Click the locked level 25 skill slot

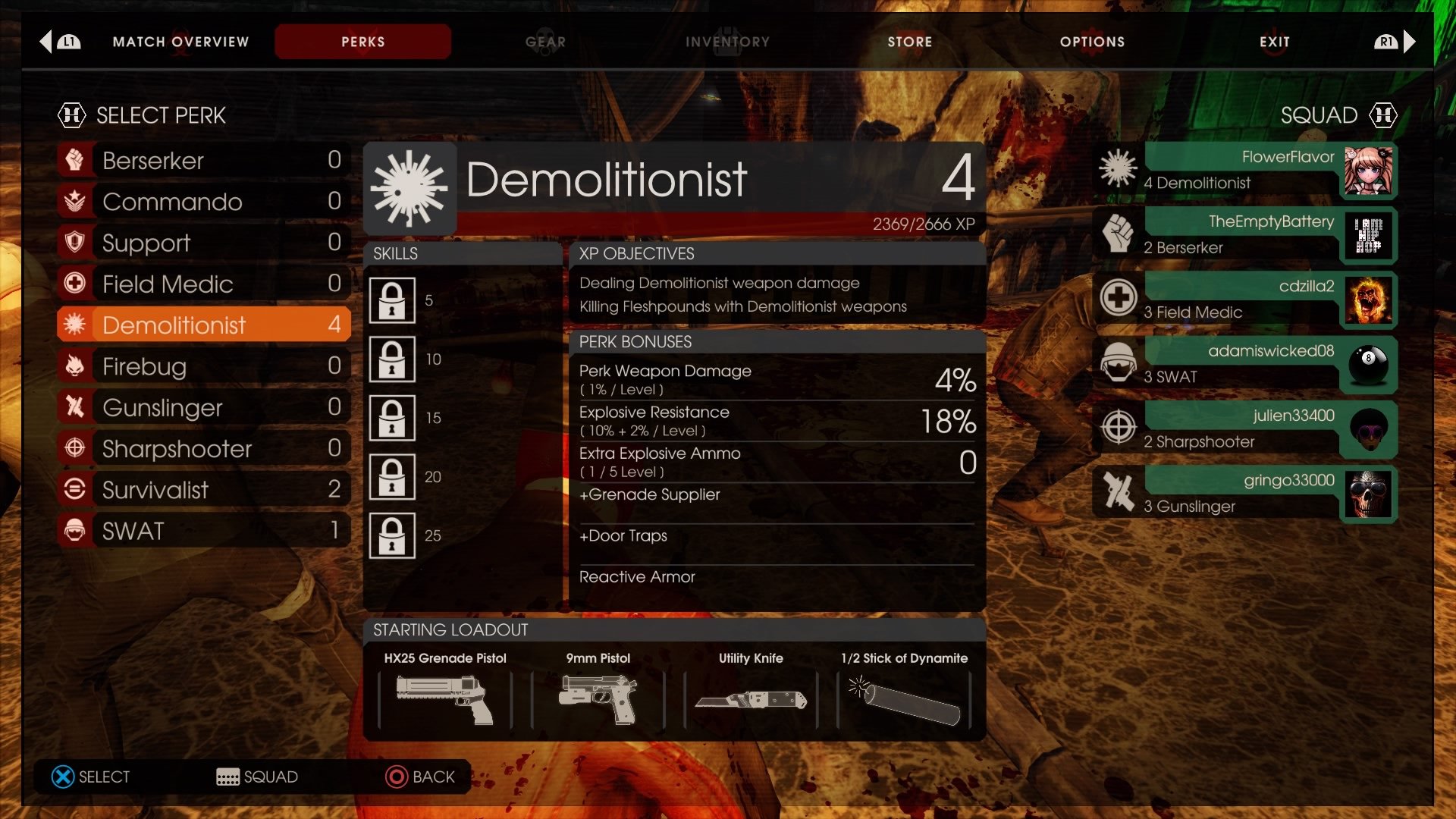point(391,535)
